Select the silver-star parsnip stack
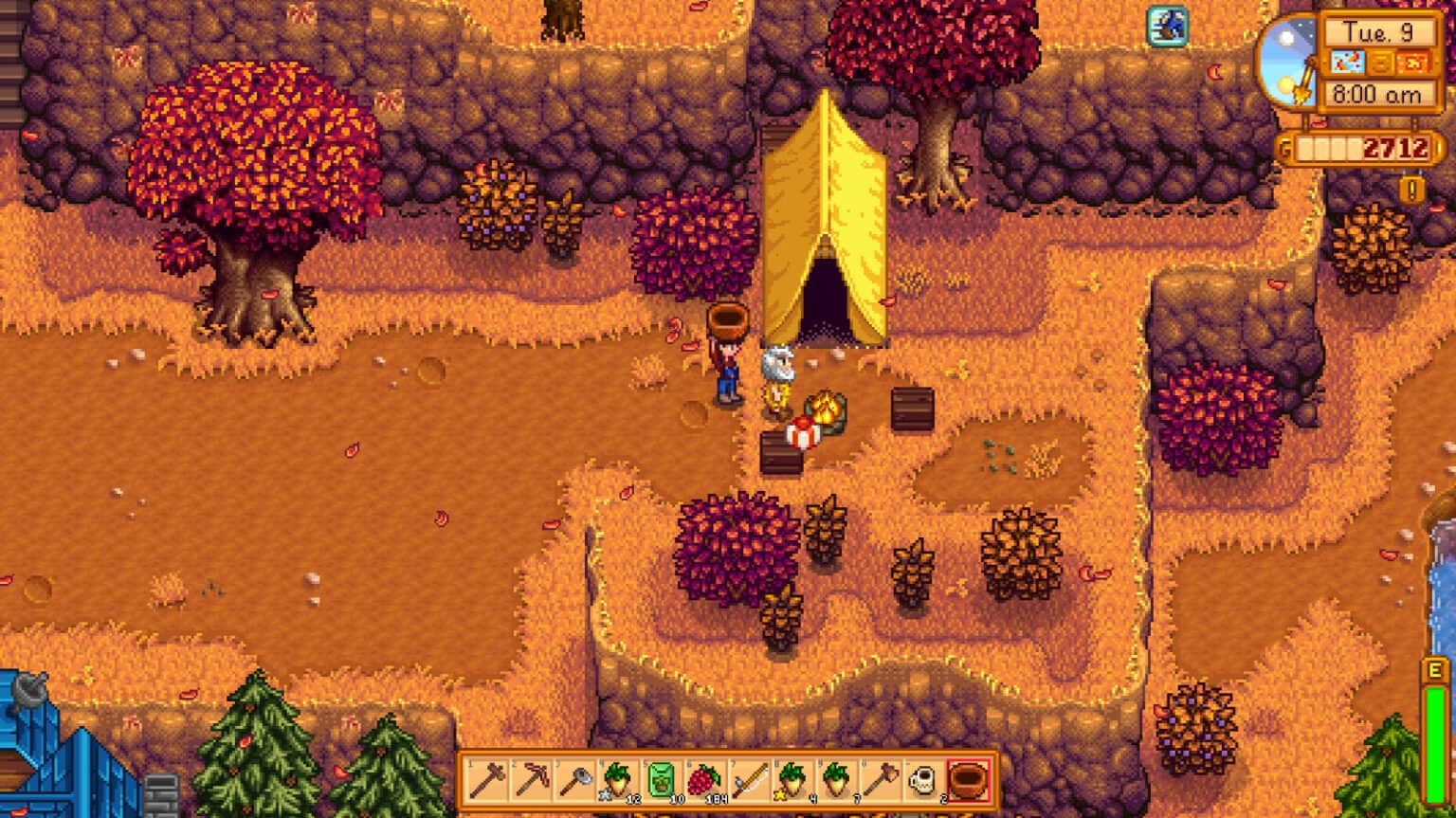This screenshot has height=818, width=1456. click(616, 779)
